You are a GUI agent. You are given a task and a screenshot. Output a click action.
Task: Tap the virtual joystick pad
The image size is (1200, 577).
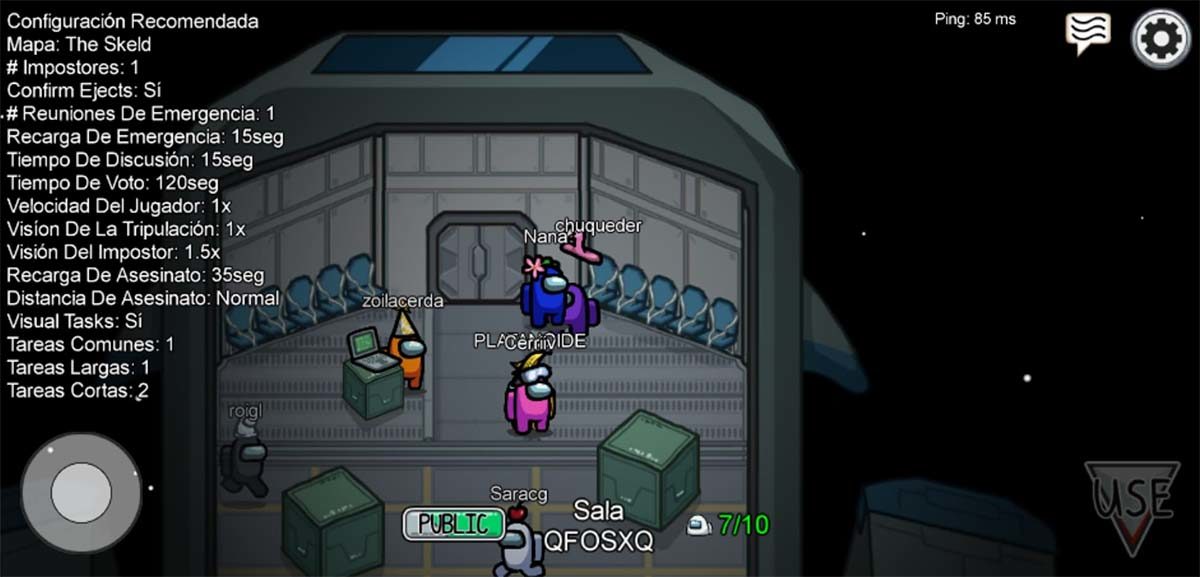point(82,492)
